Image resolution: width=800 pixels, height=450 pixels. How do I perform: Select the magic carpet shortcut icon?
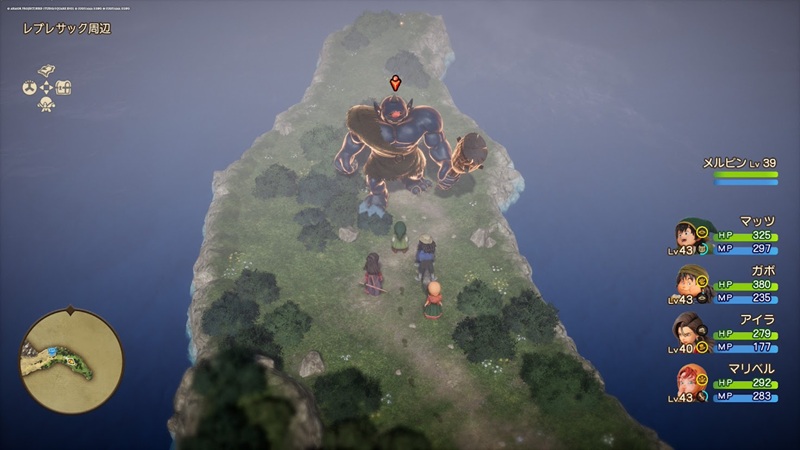pos(46,70)
